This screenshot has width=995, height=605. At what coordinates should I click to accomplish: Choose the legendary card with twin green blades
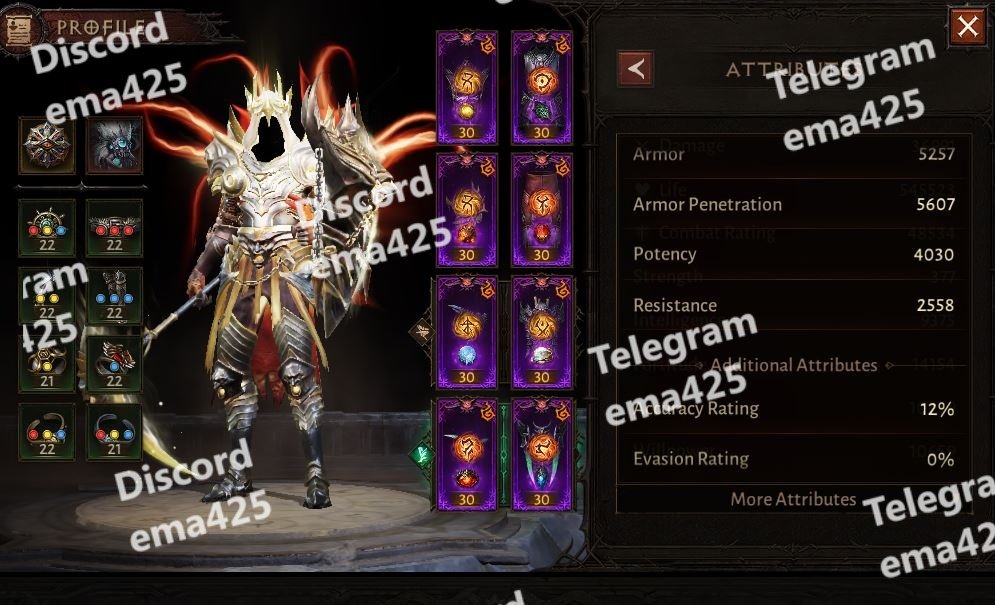542,455
